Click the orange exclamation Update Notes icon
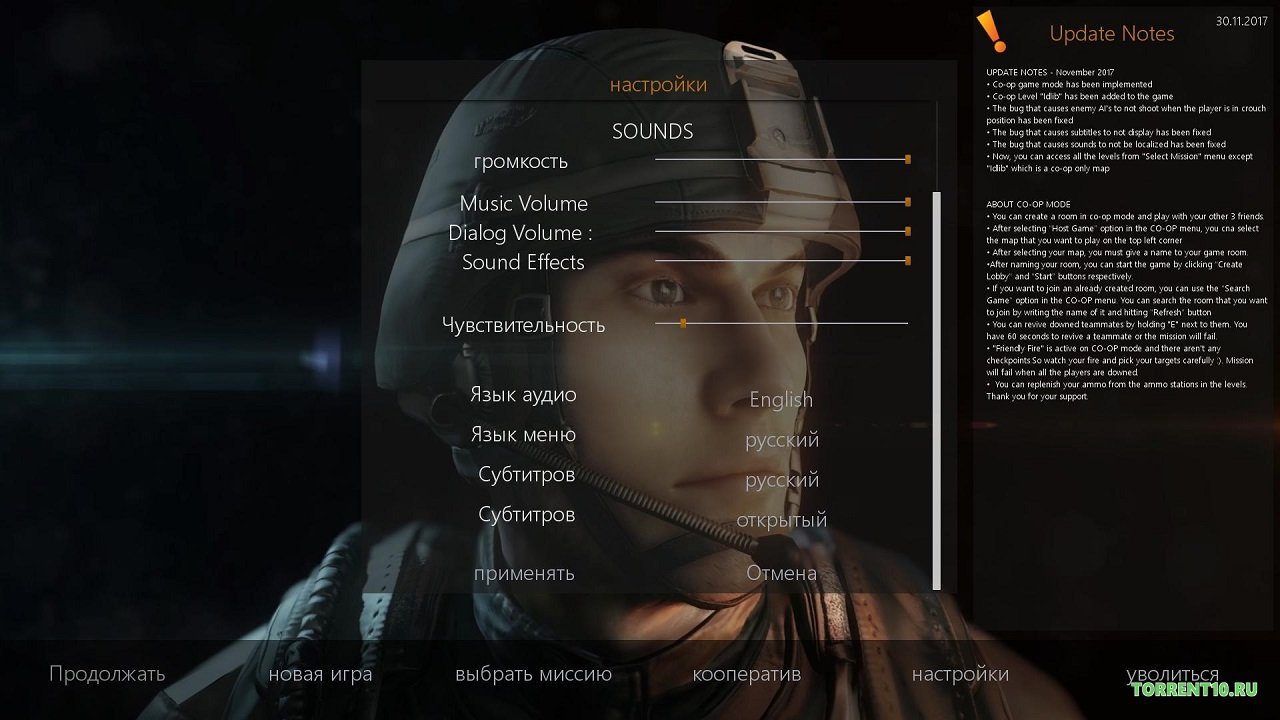Image resolution: width=1280 pixels, height=720 pixels. 991,31
